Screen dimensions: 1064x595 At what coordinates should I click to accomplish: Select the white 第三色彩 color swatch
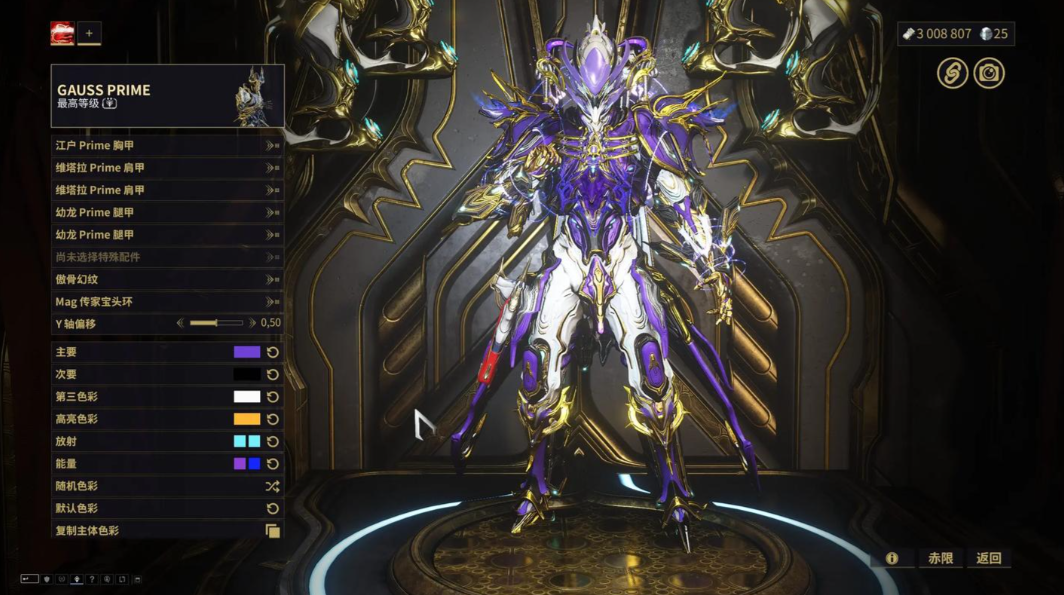(247, 397)
